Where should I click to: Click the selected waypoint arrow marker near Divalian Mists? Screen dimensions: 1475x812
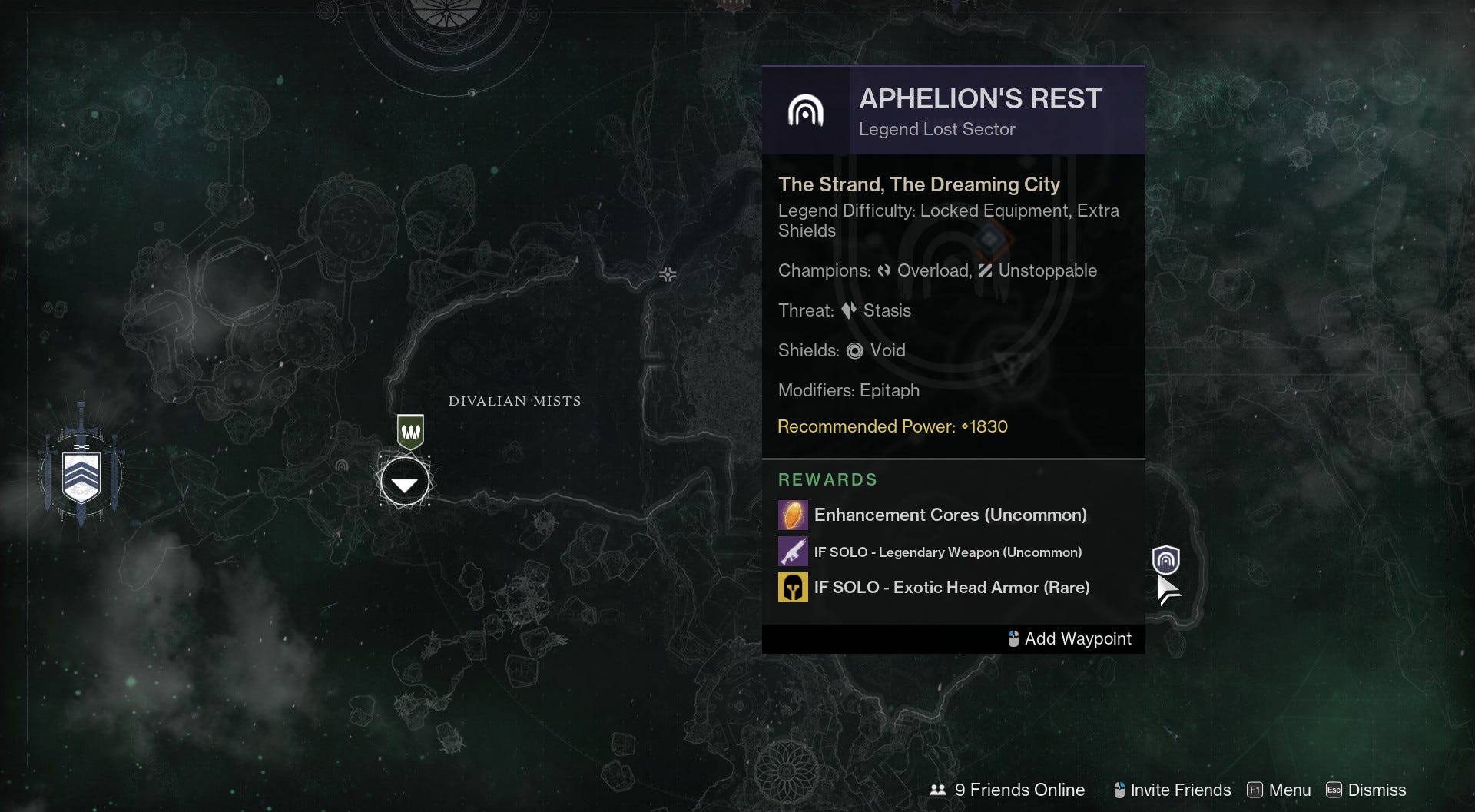tap(404, 482)
